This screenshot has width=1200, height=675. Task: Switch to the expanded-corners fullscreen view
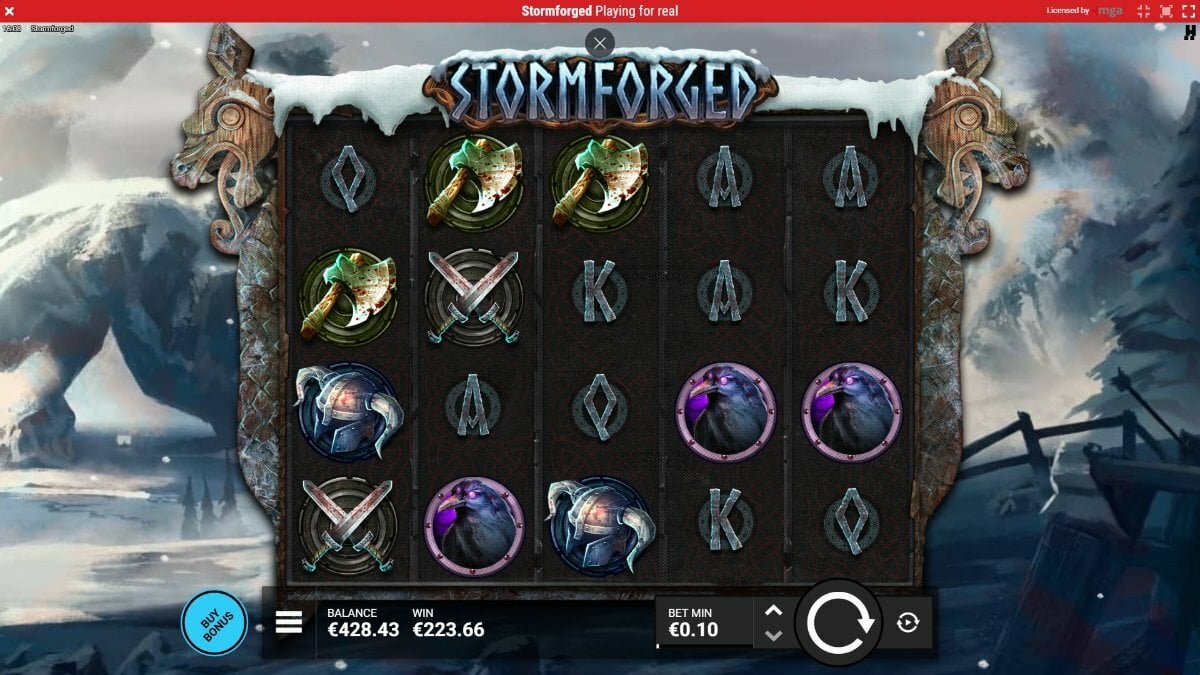[x=1190, y=11]
